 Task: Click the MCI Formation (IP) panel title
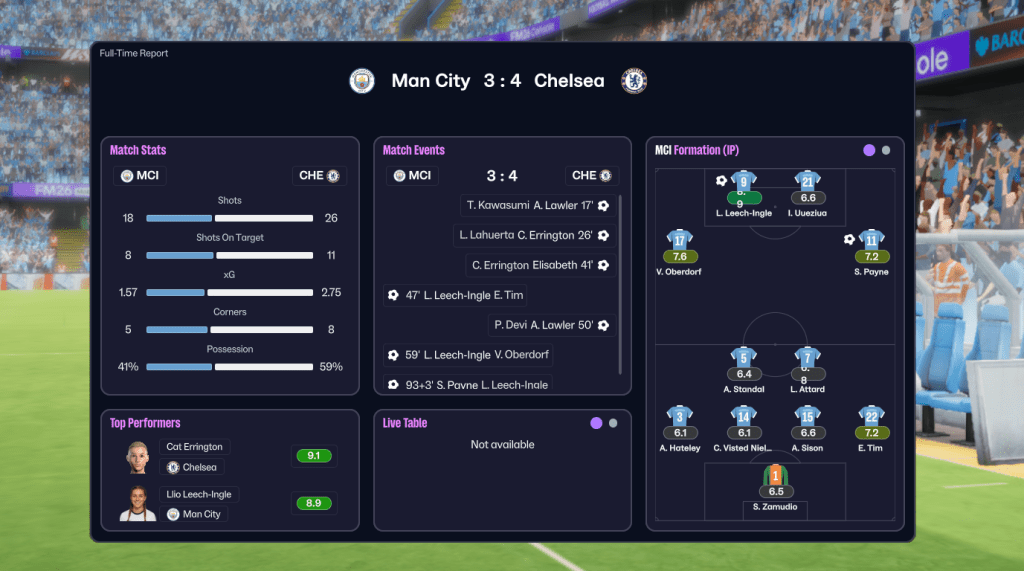click(702, 150)
